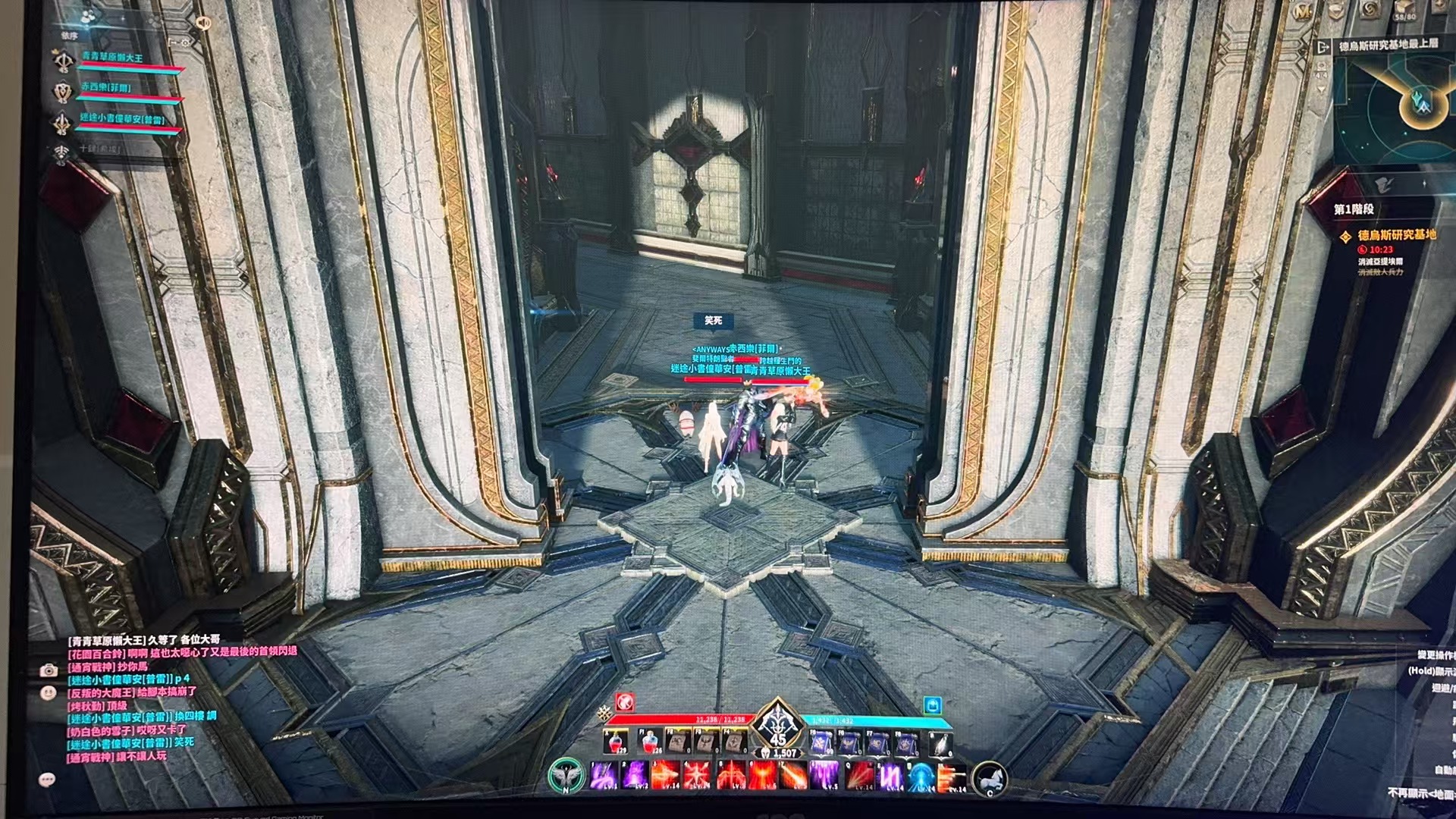Click the dungeon exit icon beside the map title
The width and height of the screenshot is (1456, 819).
coord(1324,47)
